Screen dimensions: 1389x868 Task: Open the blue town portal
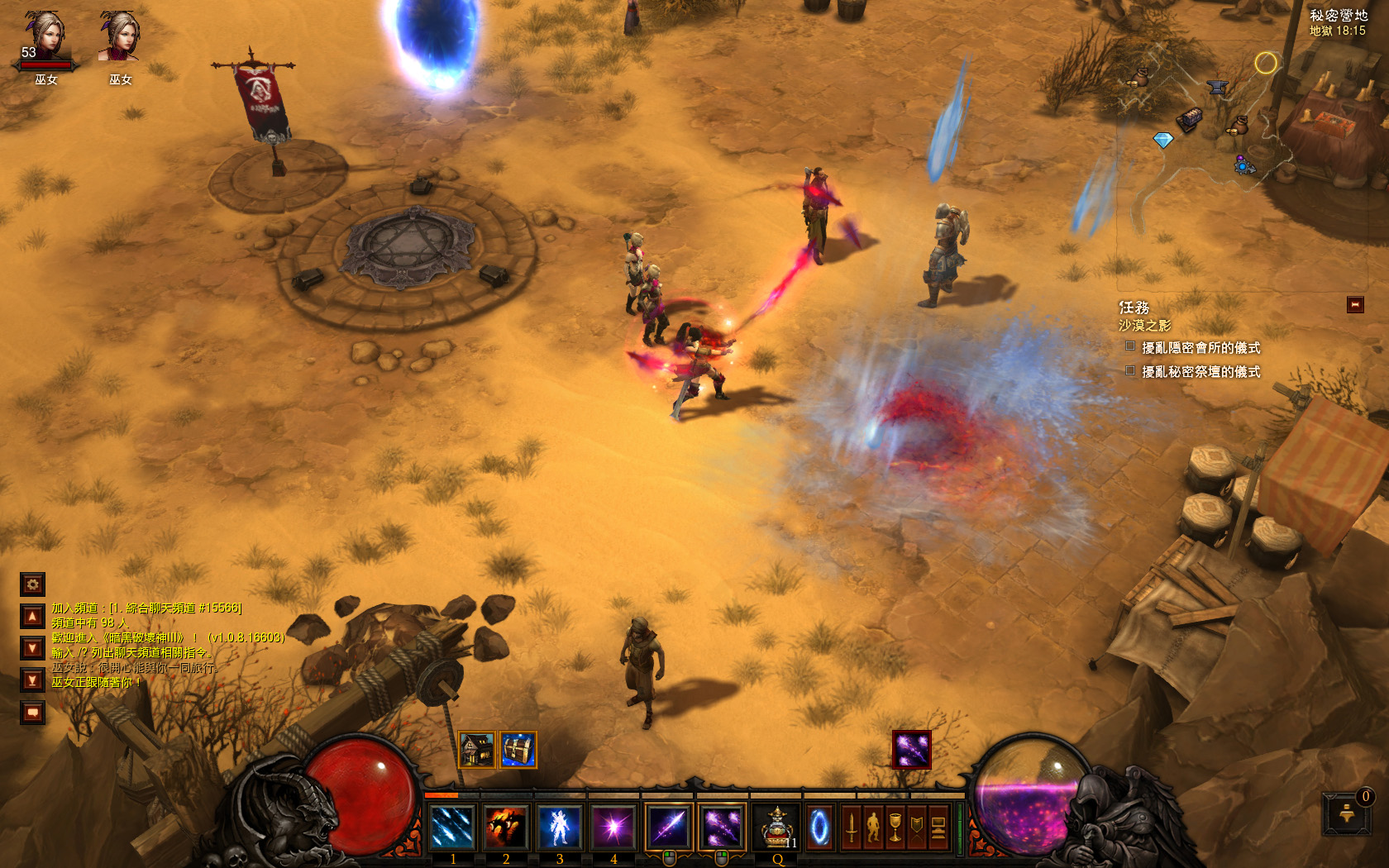click(x=819, y=826)
